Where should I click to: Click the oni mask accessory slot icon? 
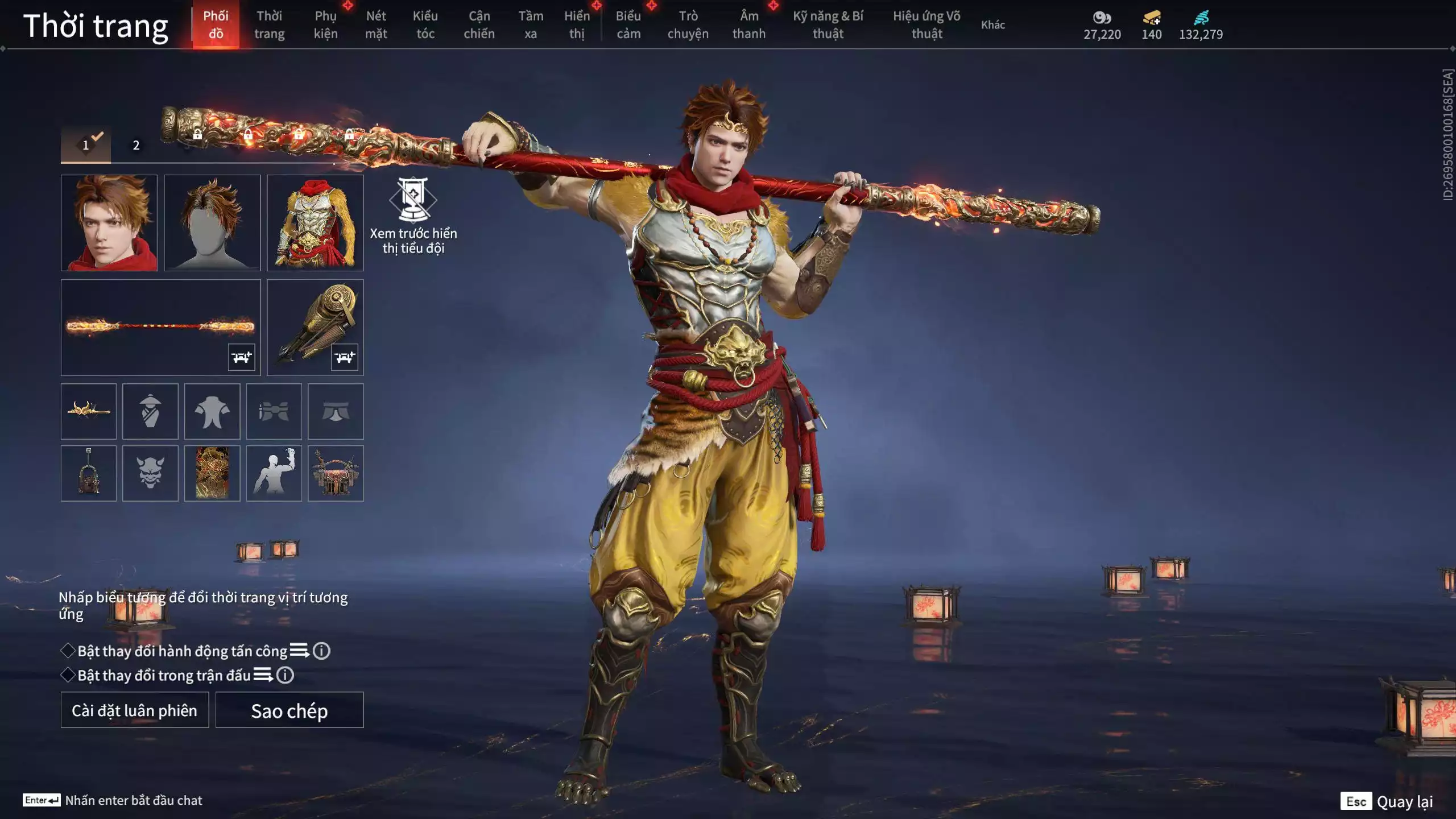click(x=151, y=473)
